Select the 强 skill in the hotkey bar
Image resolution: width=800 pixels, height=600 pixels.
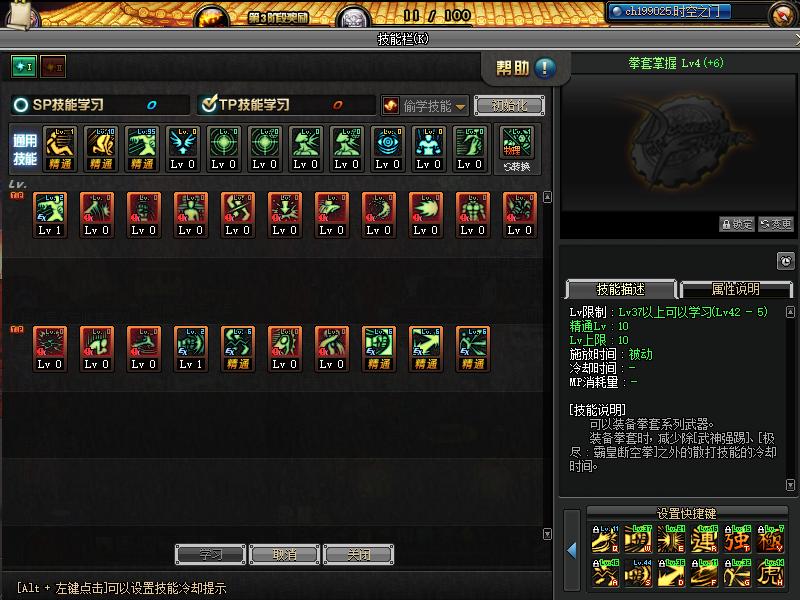click(738, 541)
